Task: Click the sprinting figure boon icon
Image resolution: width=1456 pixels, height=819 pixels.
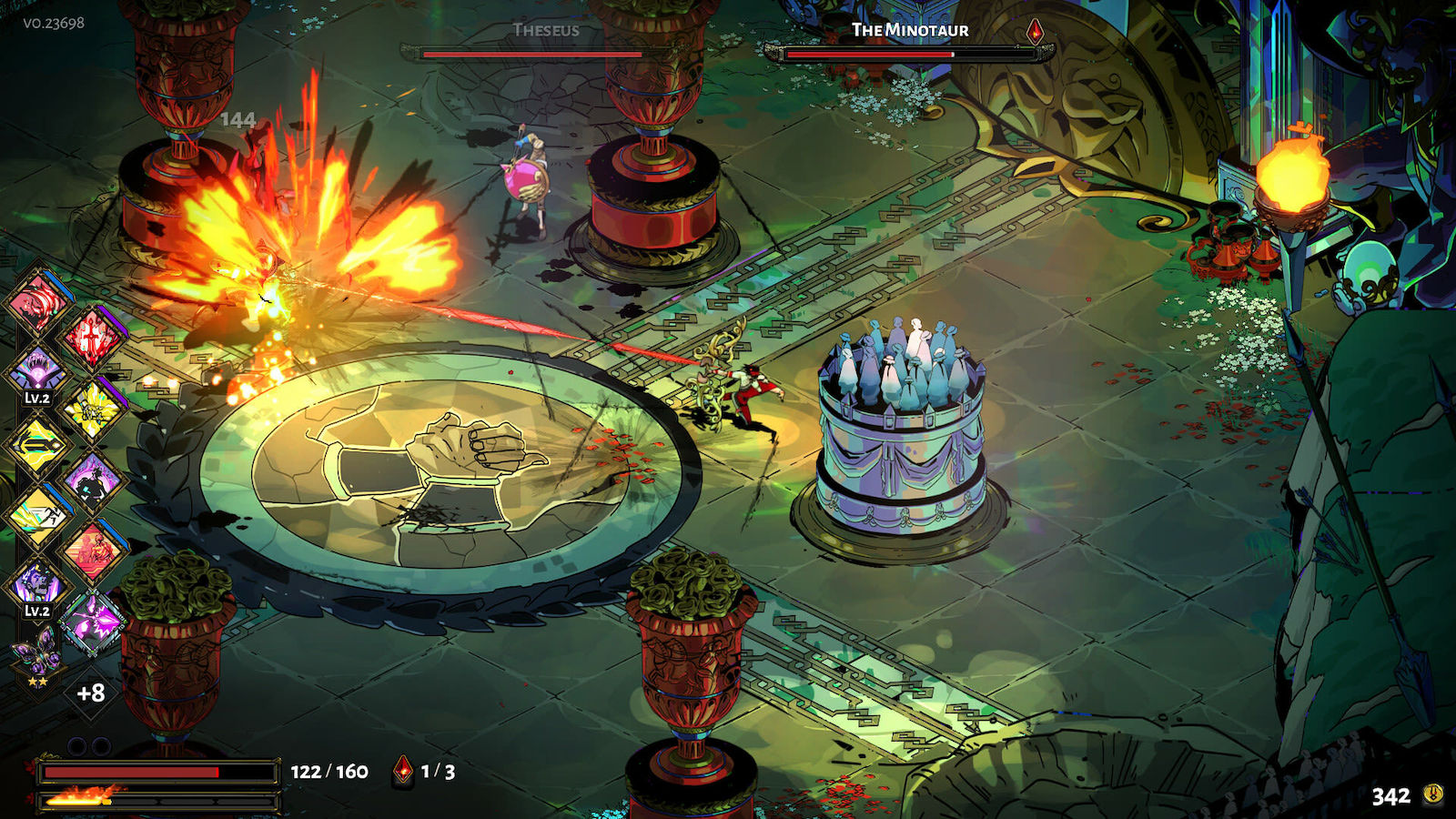Action: click(x=39, y=513)
